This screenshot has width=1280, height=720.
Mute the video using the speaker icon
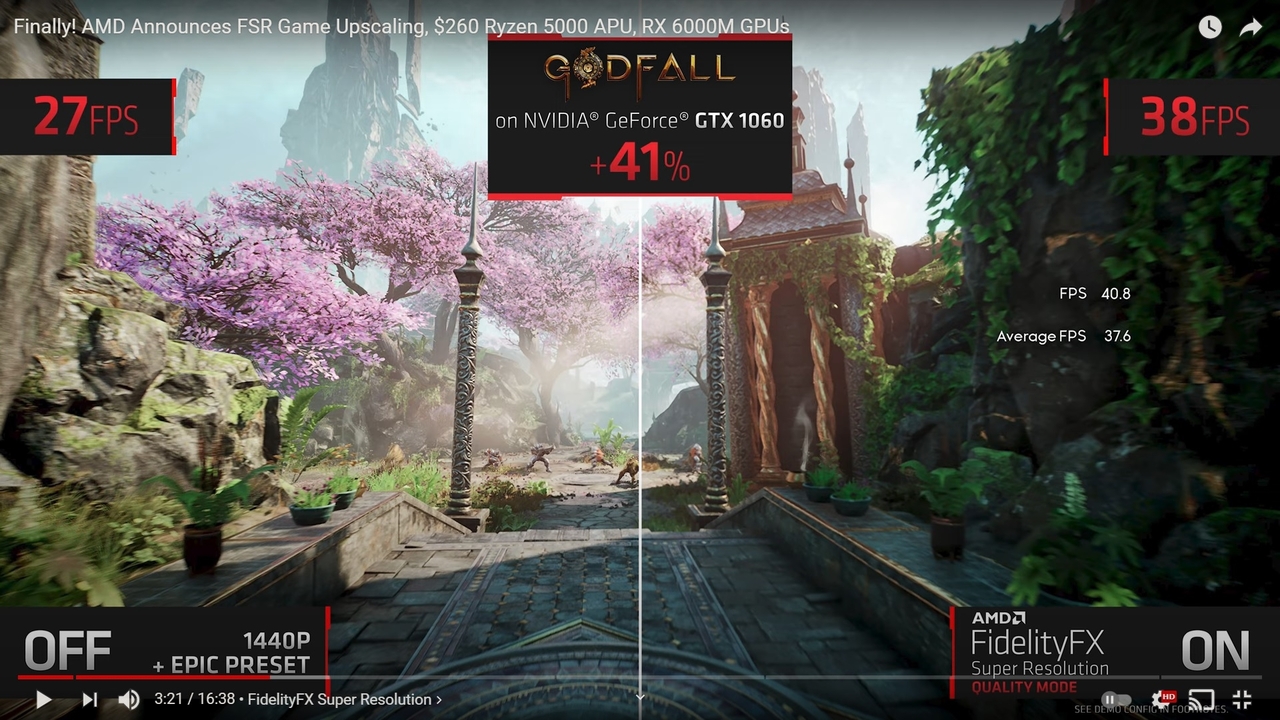tap(128, 700)
